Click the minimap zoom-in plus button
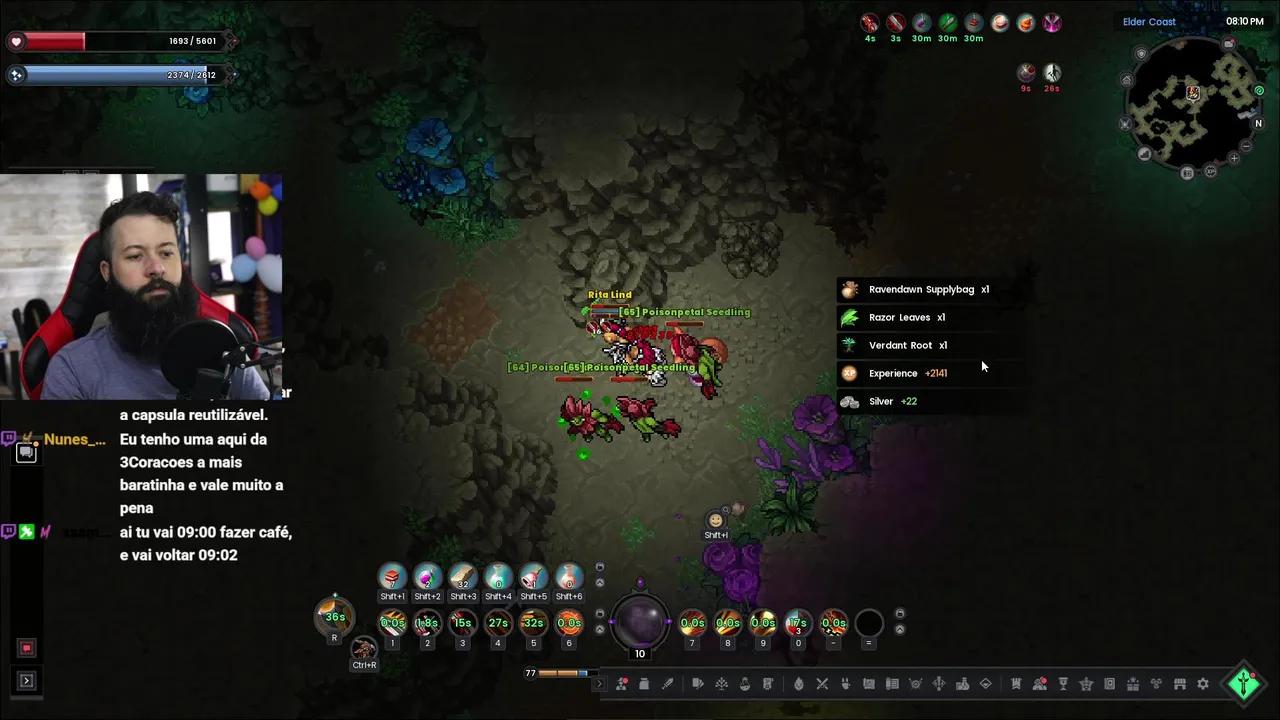Viewport: 1280px width, 720px height. 1234,158
